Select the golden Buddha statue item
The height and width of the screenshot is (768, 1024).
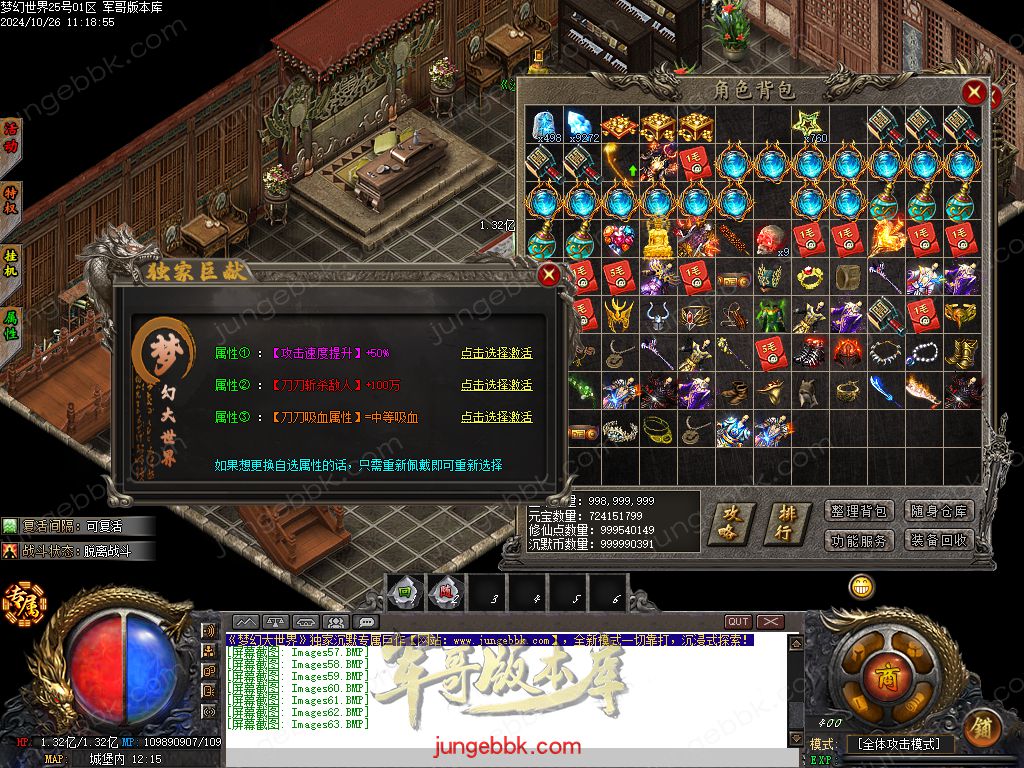coord(657,240)
